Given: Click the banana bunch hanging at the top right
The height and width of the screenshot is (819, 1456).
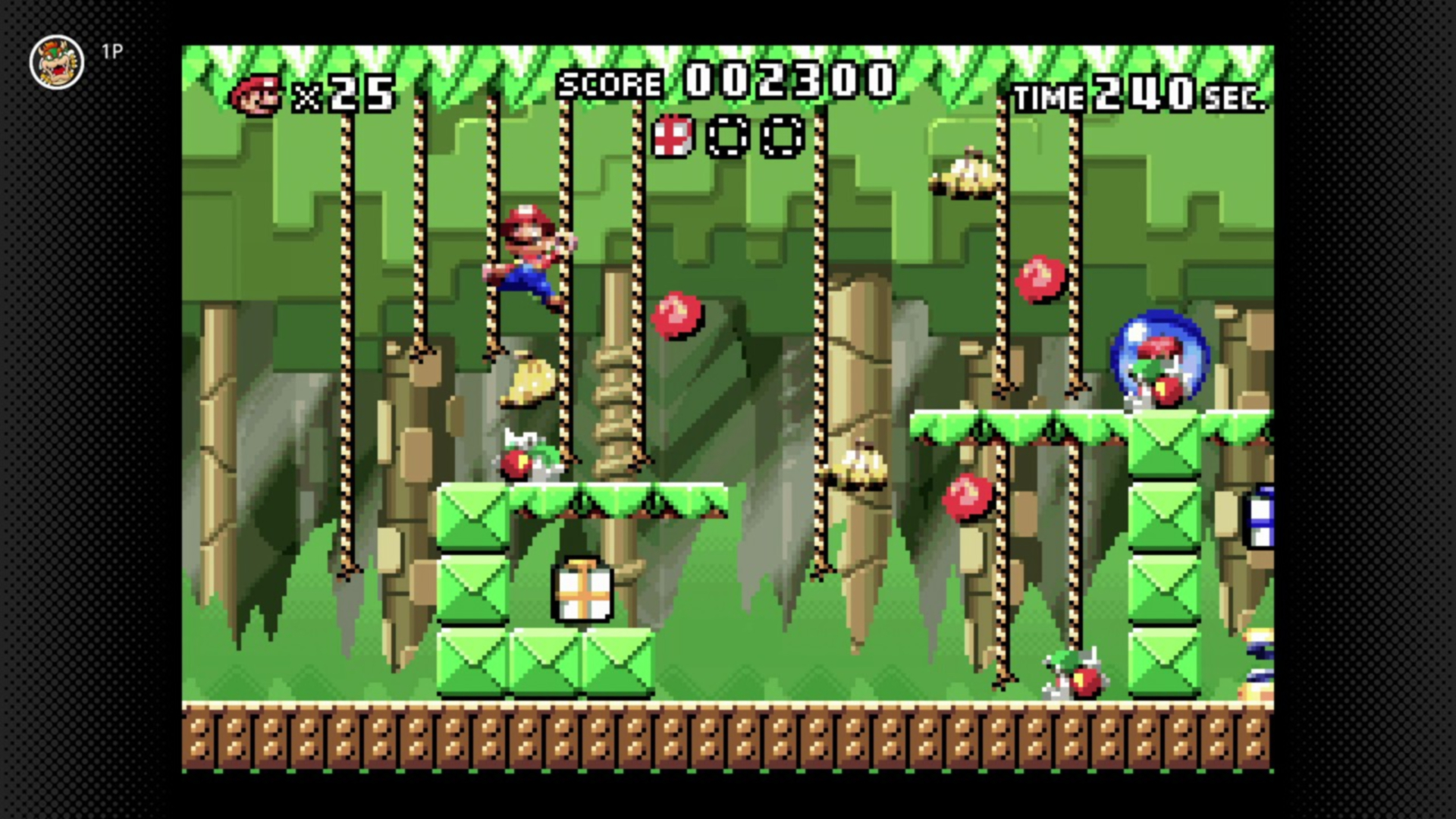Looking at the screenshot, I should click(965, 174).
